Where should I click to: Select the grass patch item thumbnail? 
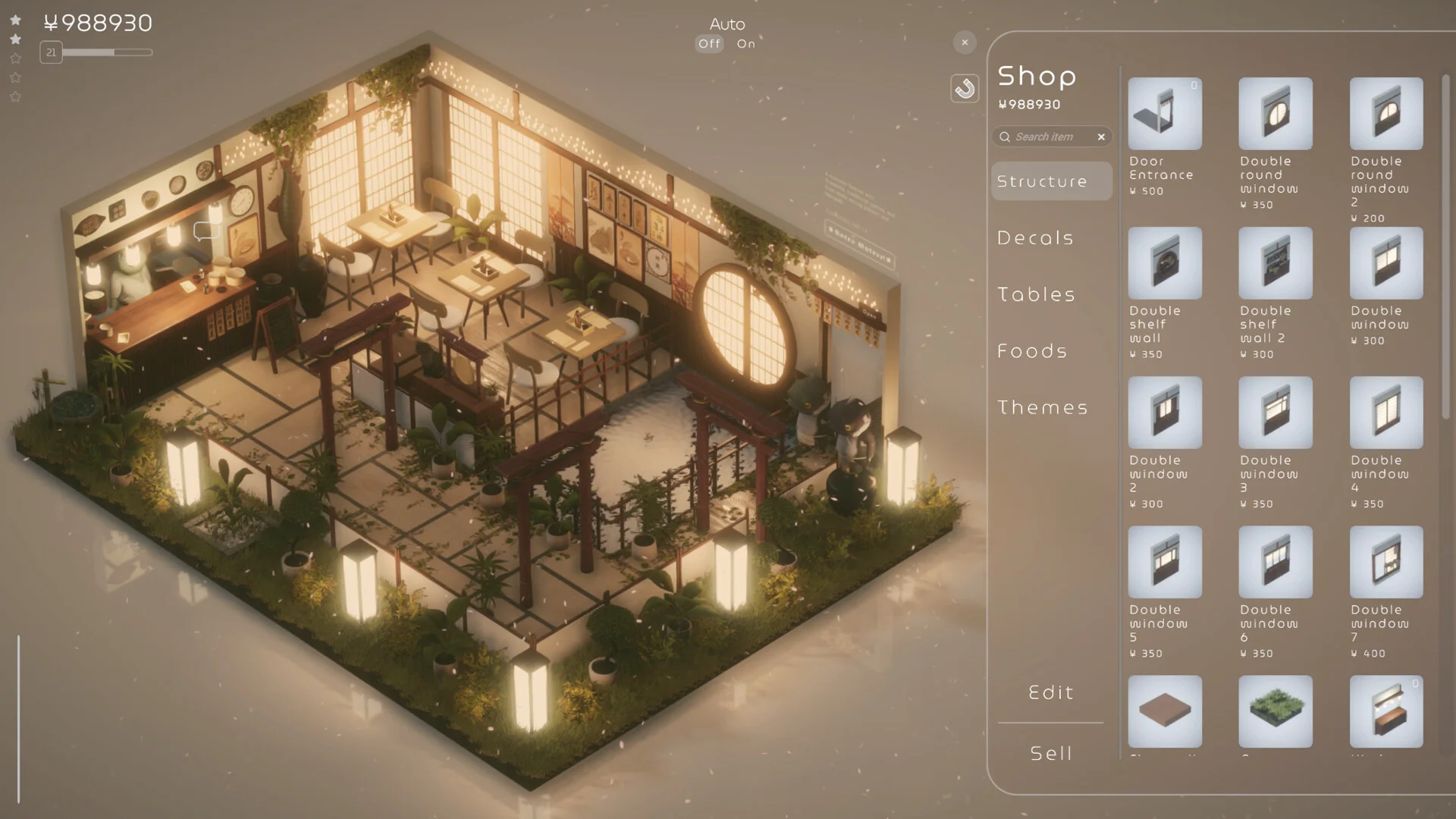[1276, 711]
